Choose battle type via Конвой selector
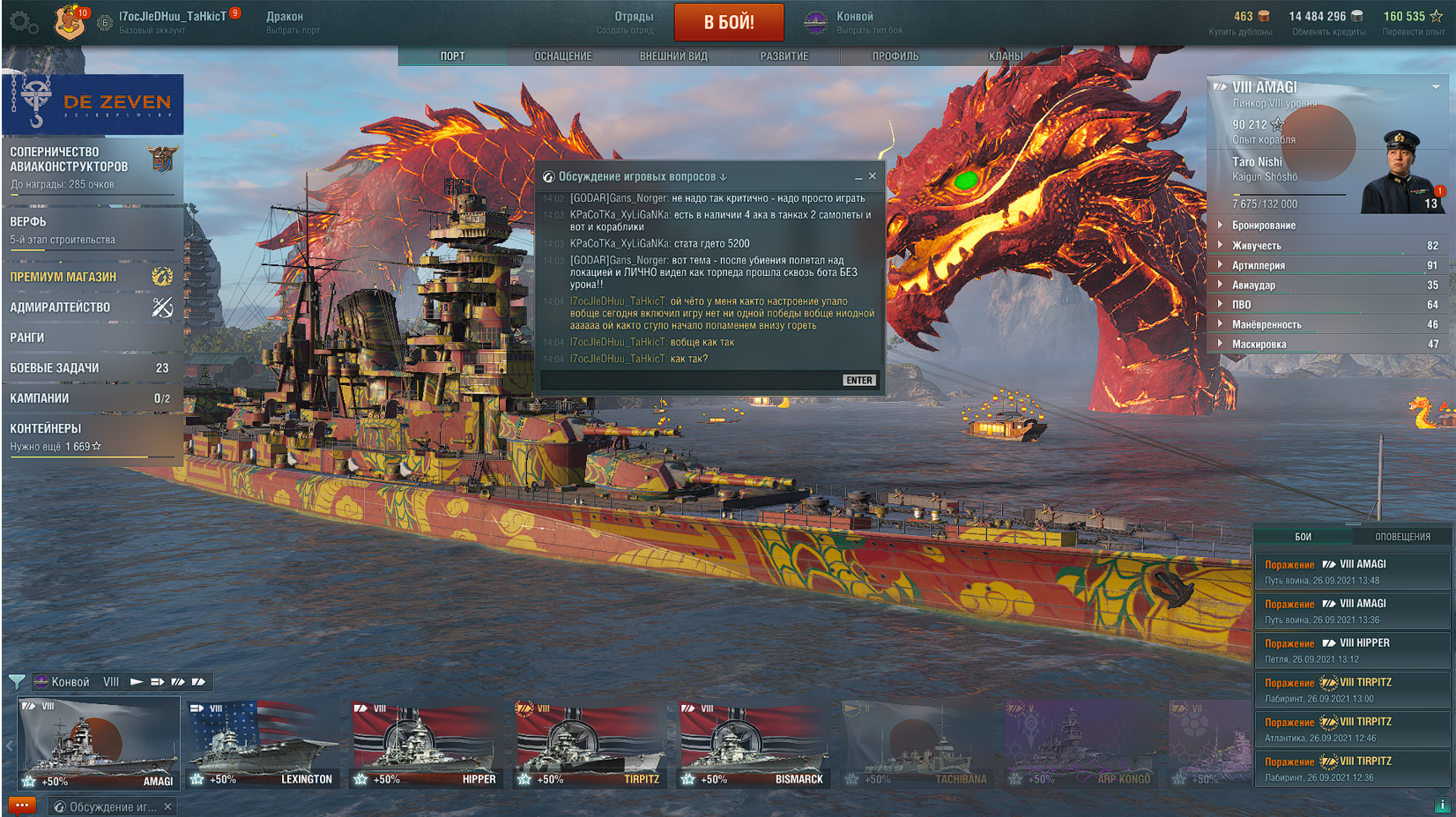The image size is (1456, 817). 855,23
